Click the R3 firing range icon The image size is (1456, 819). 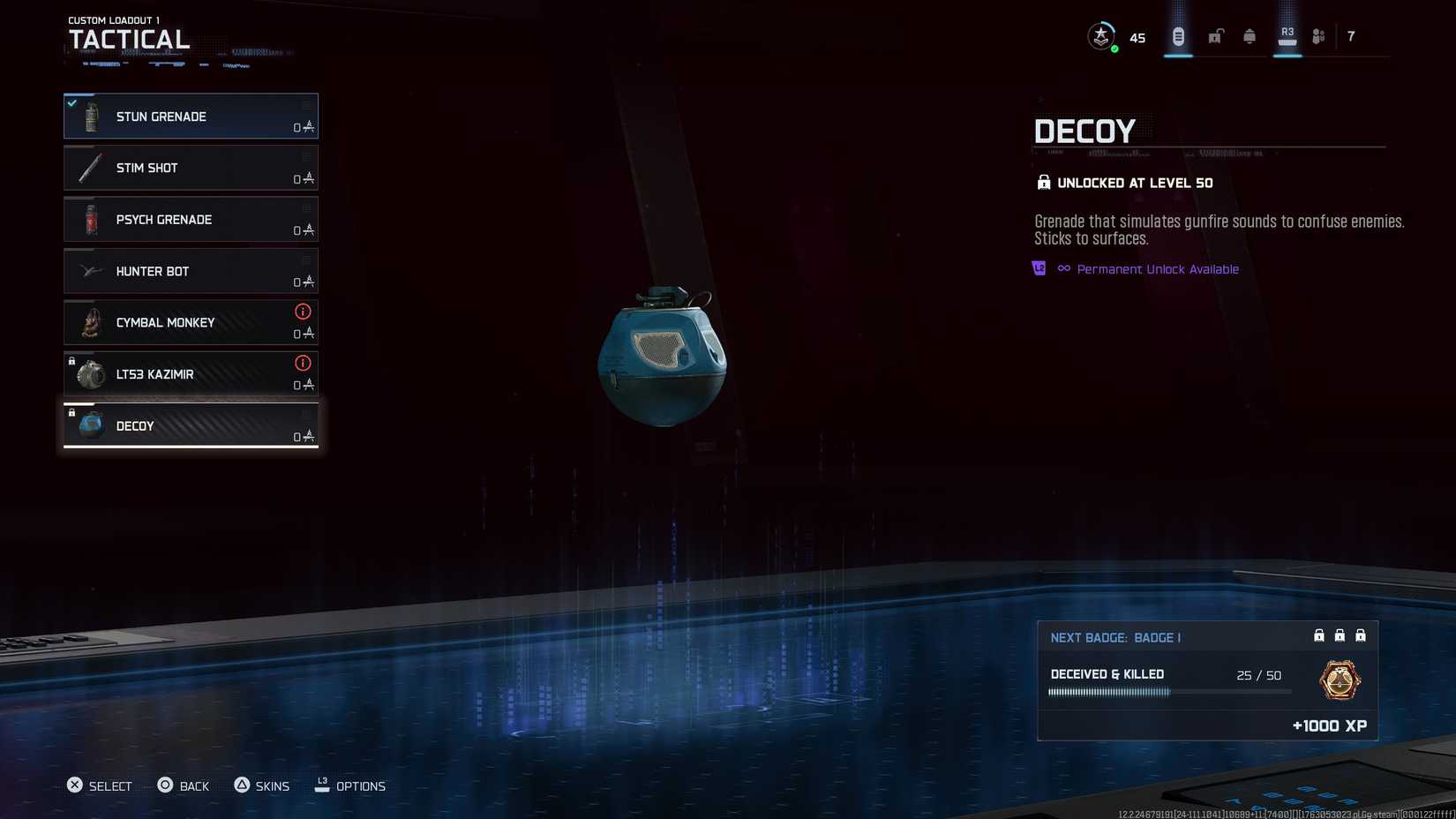(x=1287, y=34)
